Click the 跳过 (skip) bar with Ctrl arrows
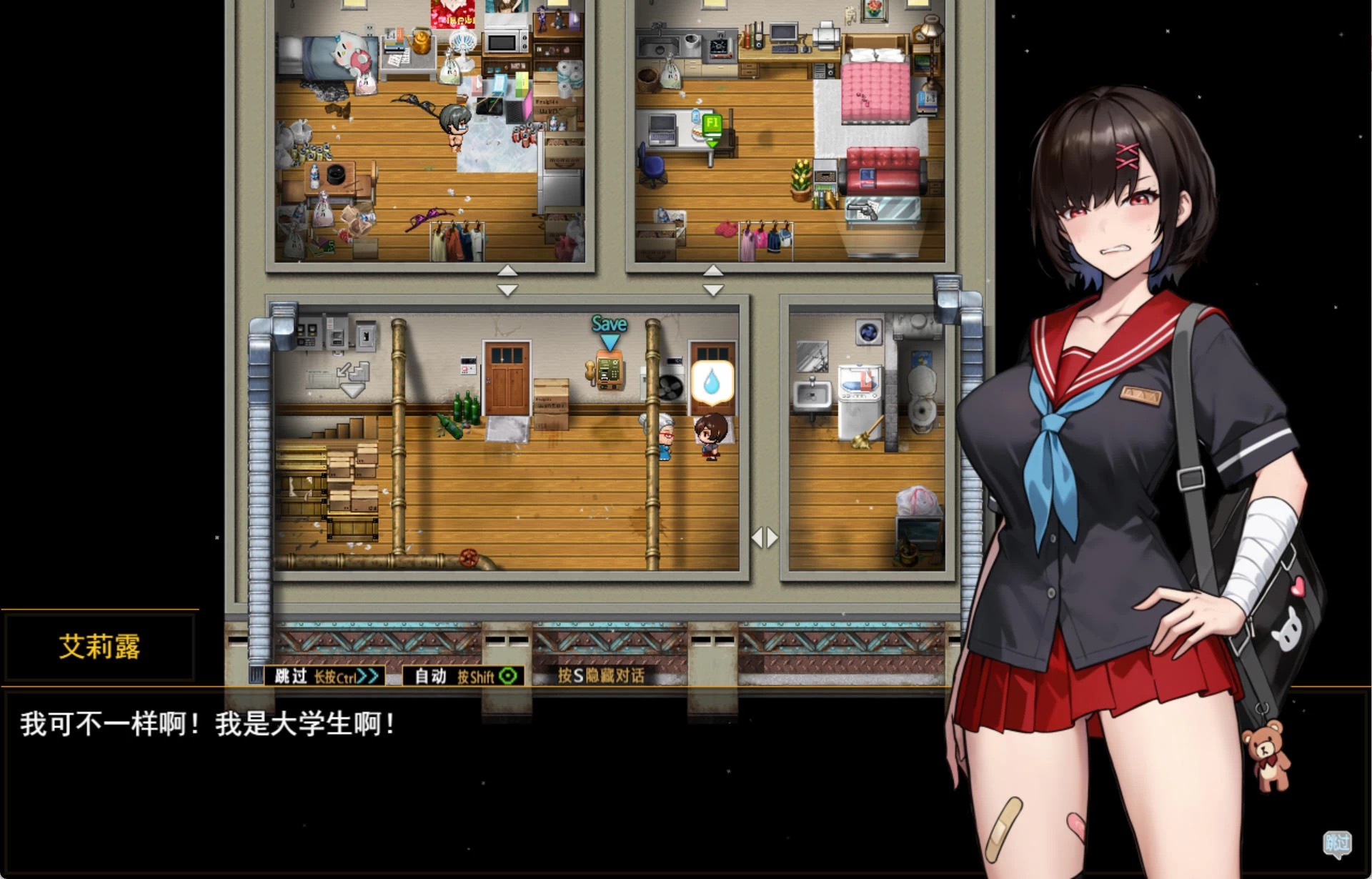Screen dimensions: 1372x879 tap(325, 676)
